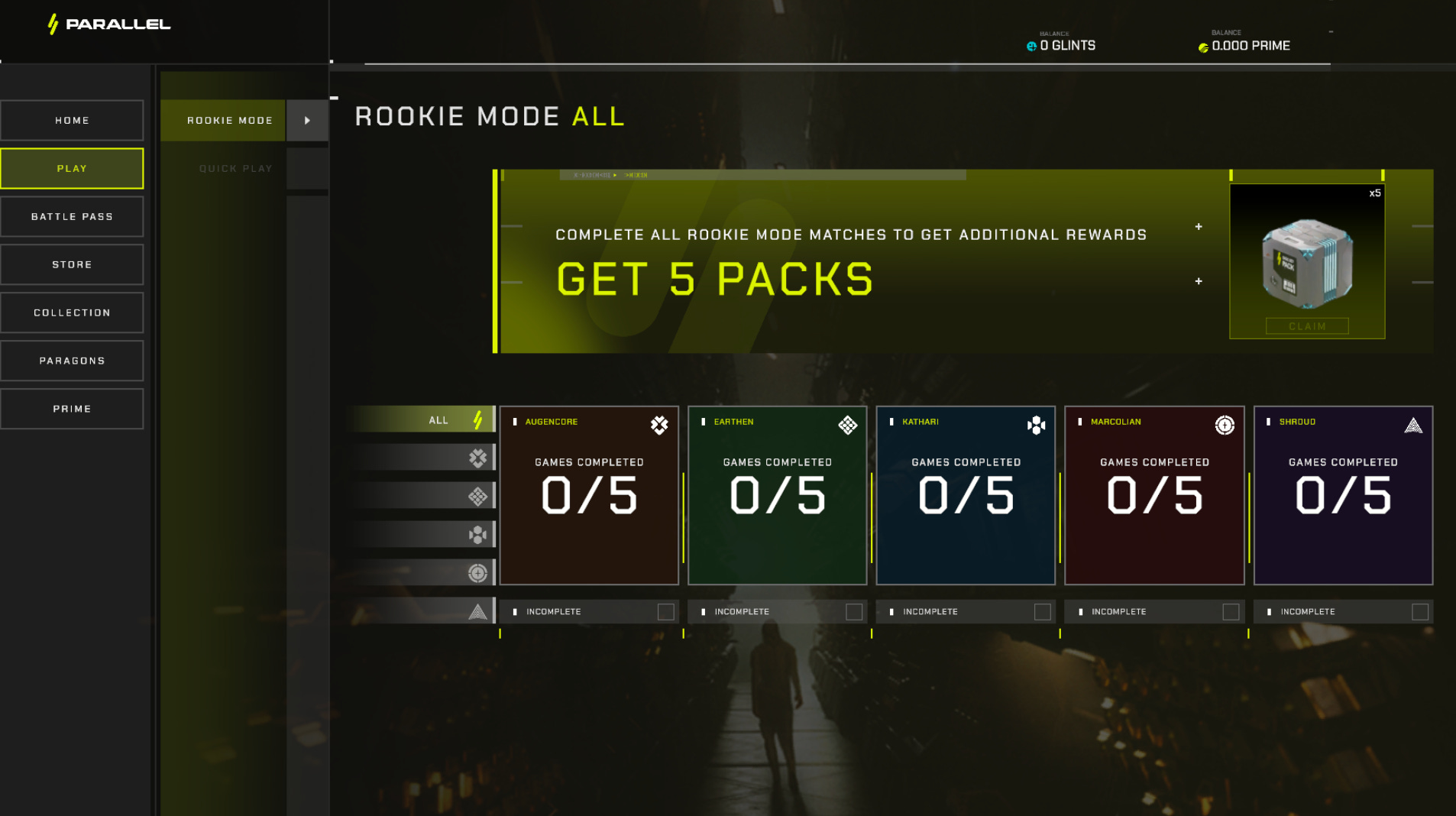Toggle the Incomplete checkbox under Augencore
Image resolution: width=1456 pixels, height=816 pixels.
pos(665,612)
